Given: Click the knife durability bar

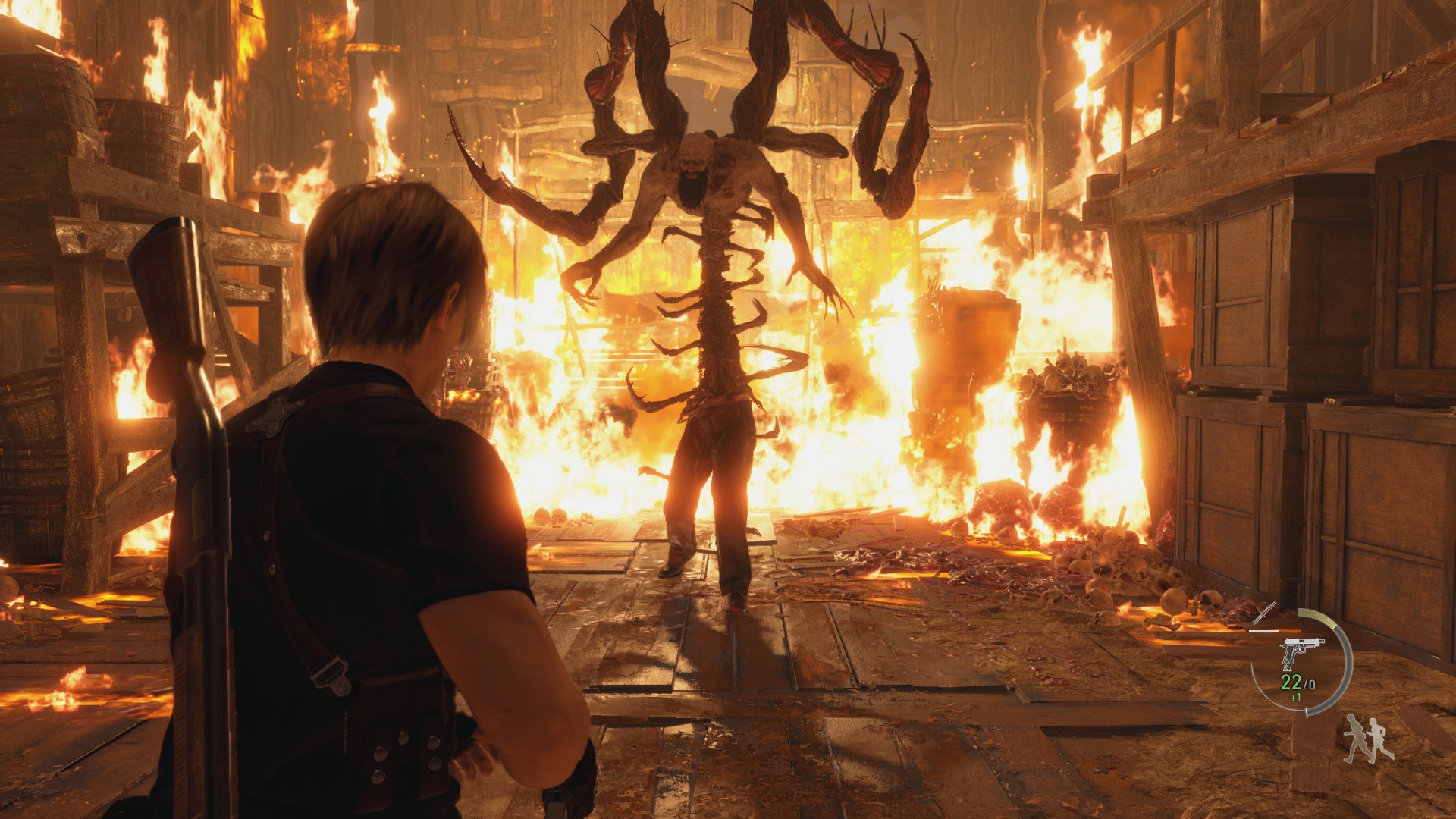Looking at the screenshot, I should (x=1264, y=630).
